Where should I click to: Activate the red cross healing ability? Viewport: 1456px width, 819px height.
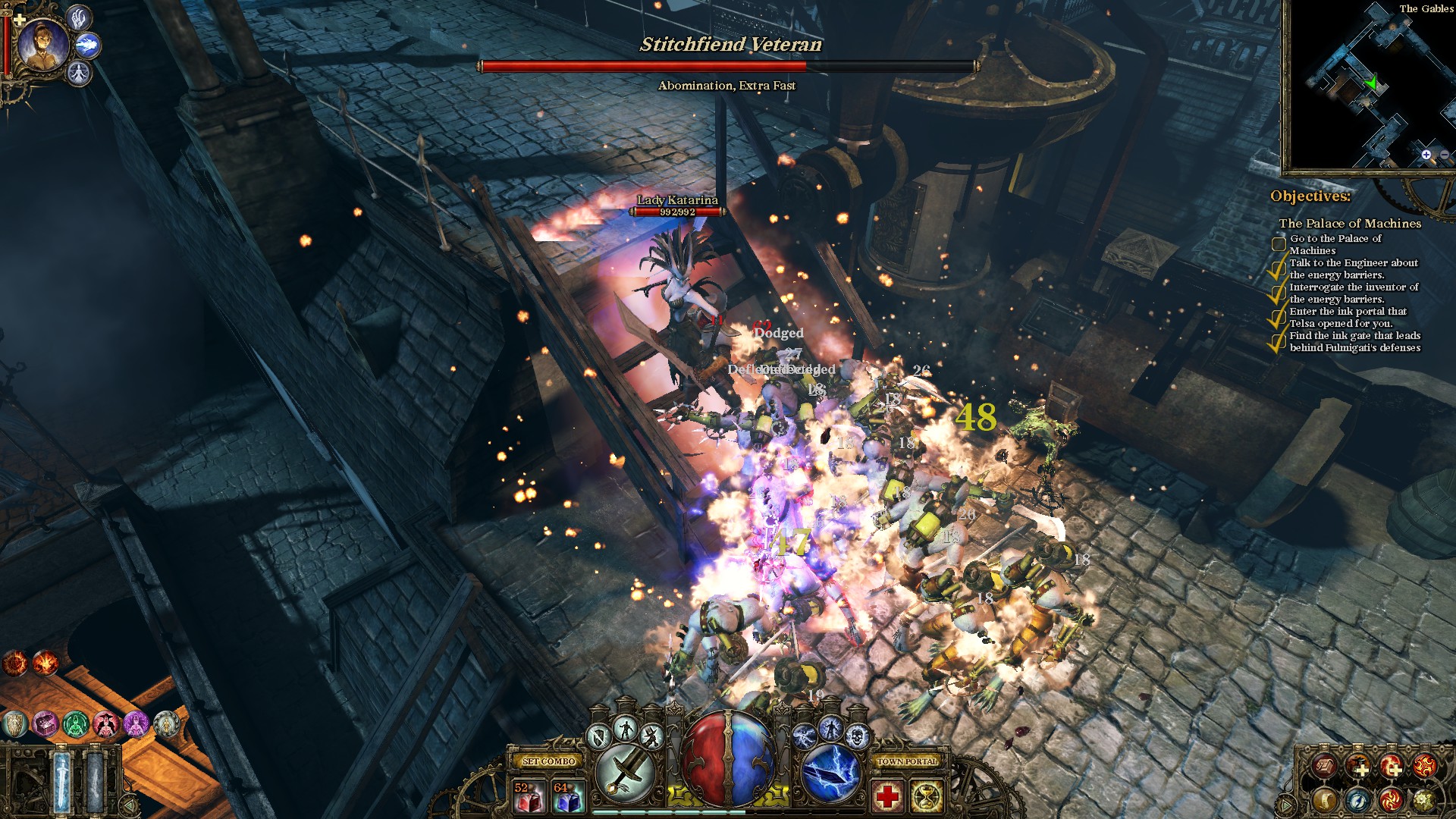(886, 796)
